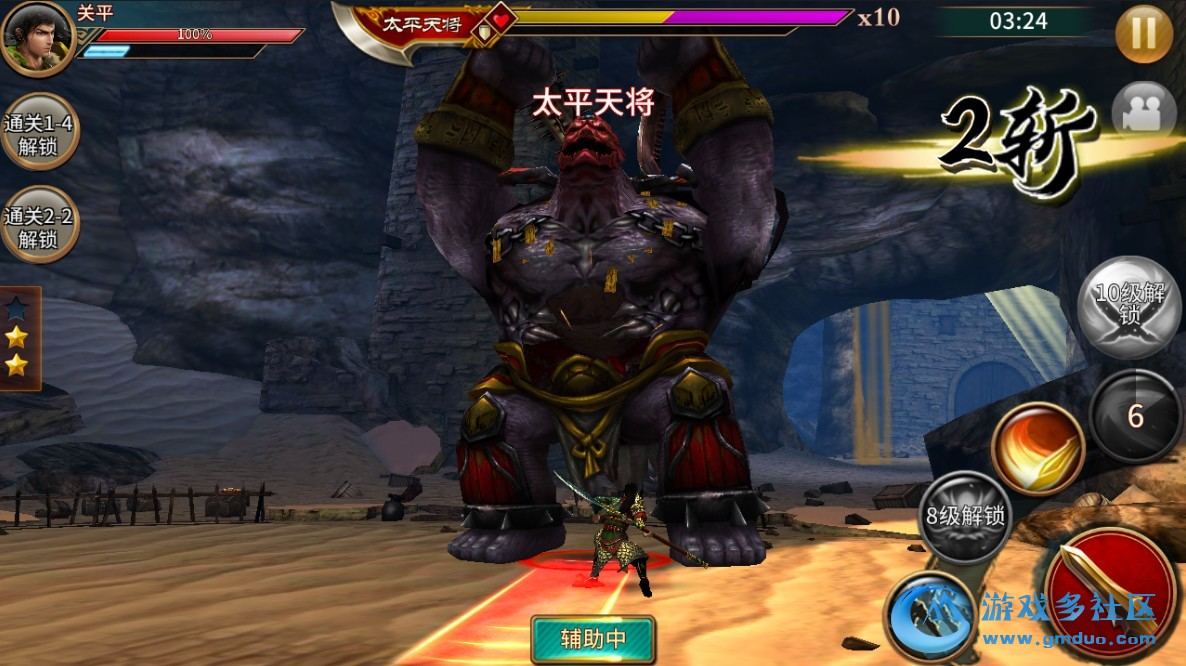Click the 关平 hero portrait
Viewport: 1186px width, 666px height.
[35, 38]
